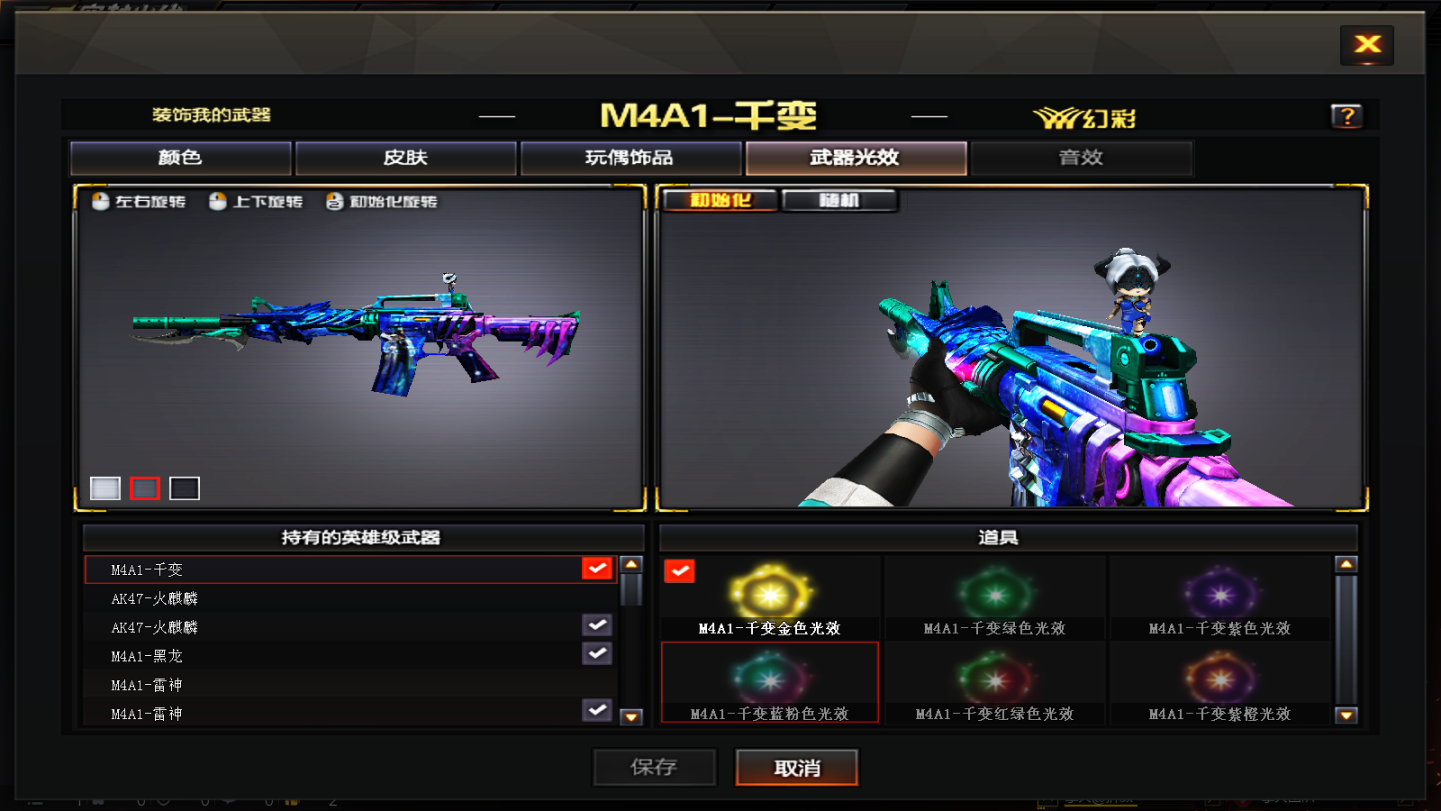
Task: Switch to the 颜色 tab
Action: [180, 158]
